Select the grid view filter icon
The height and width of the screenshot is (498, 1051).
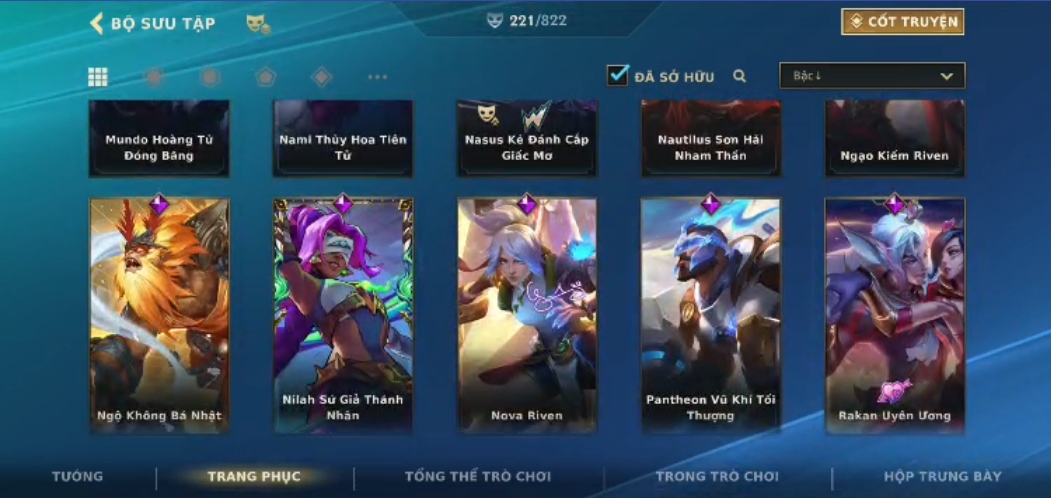98,77
